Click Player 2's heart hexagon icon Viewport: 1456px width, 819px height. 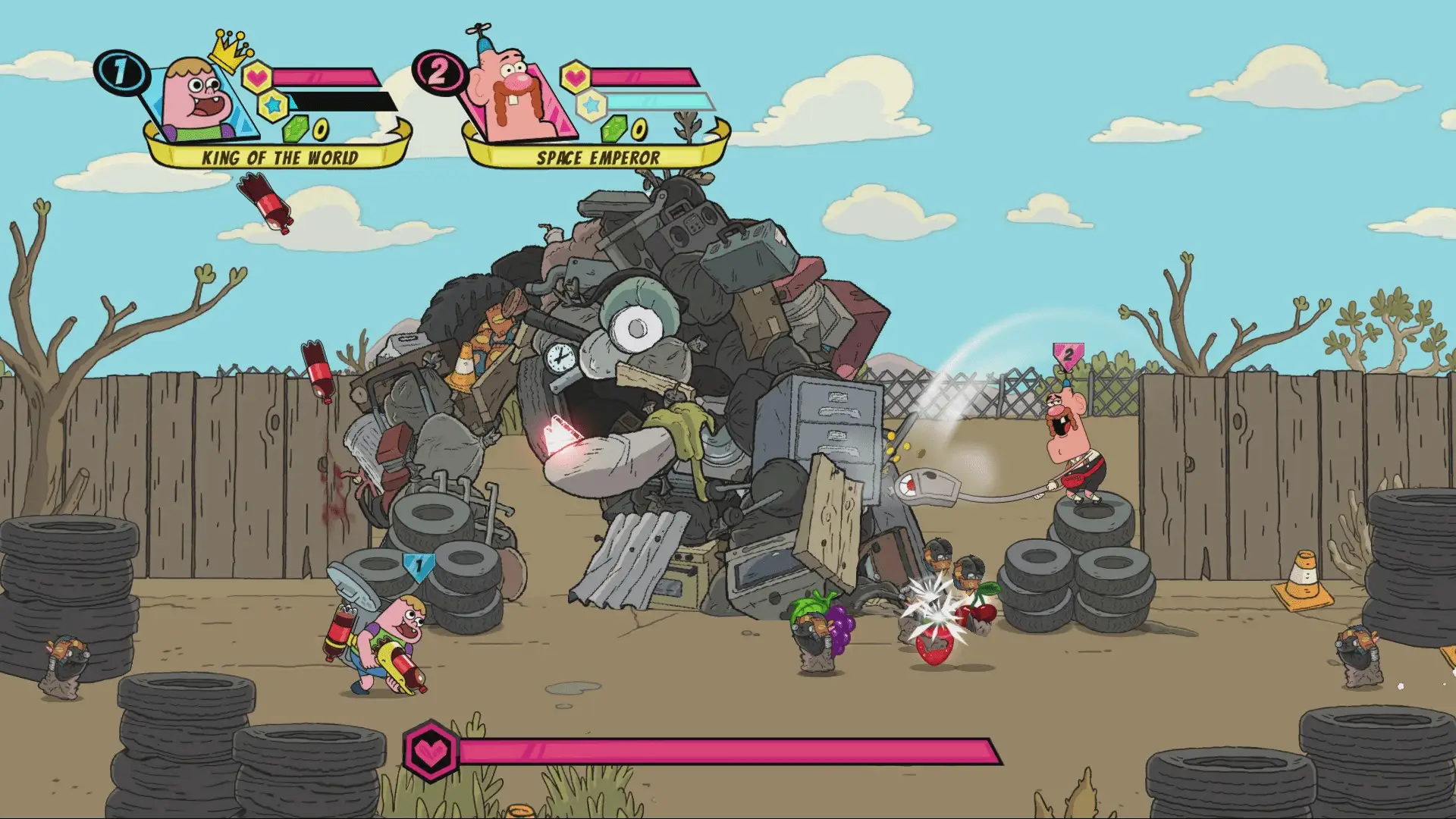click(575, 77)
